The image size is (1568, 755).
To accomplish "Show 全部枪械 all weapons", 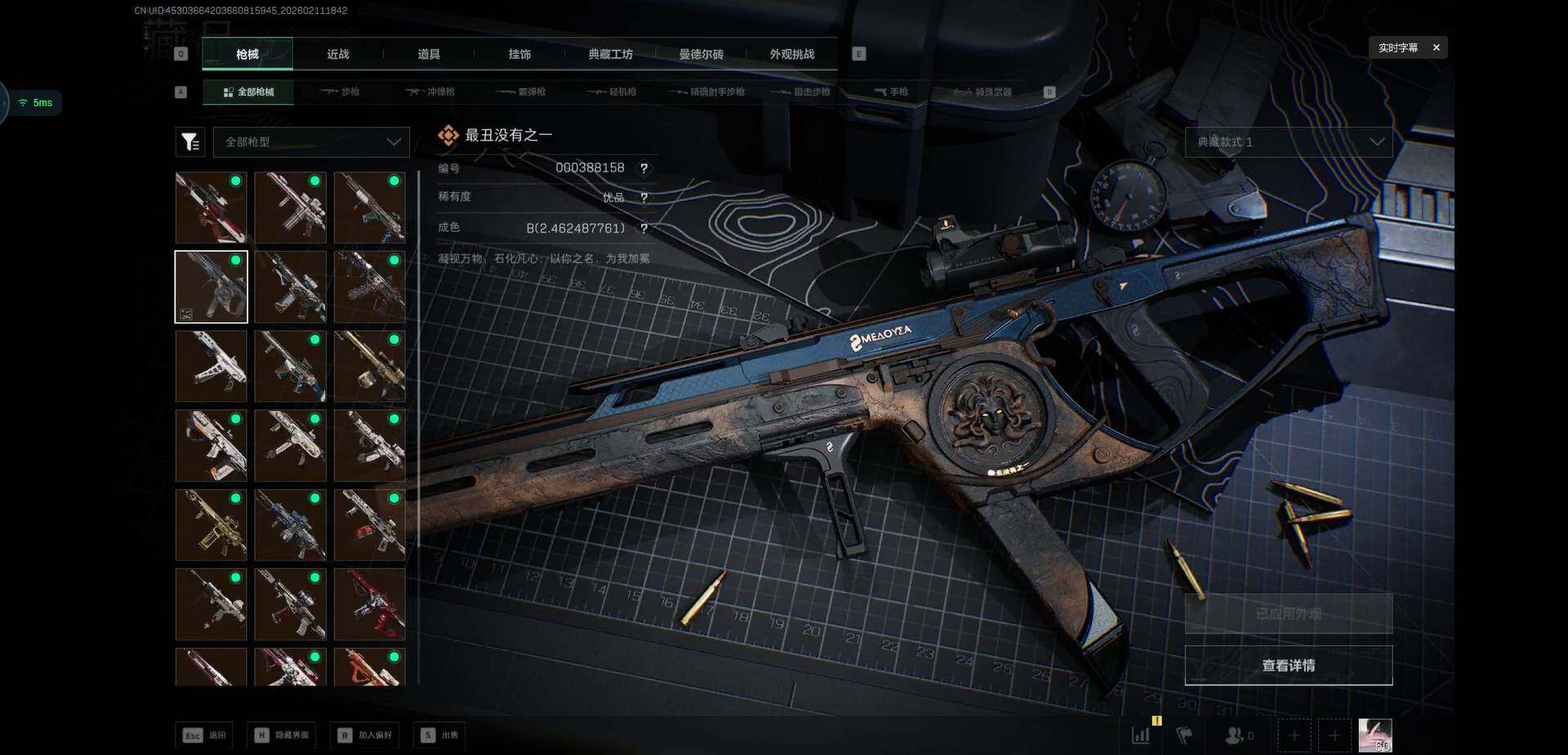I will 249,92.
